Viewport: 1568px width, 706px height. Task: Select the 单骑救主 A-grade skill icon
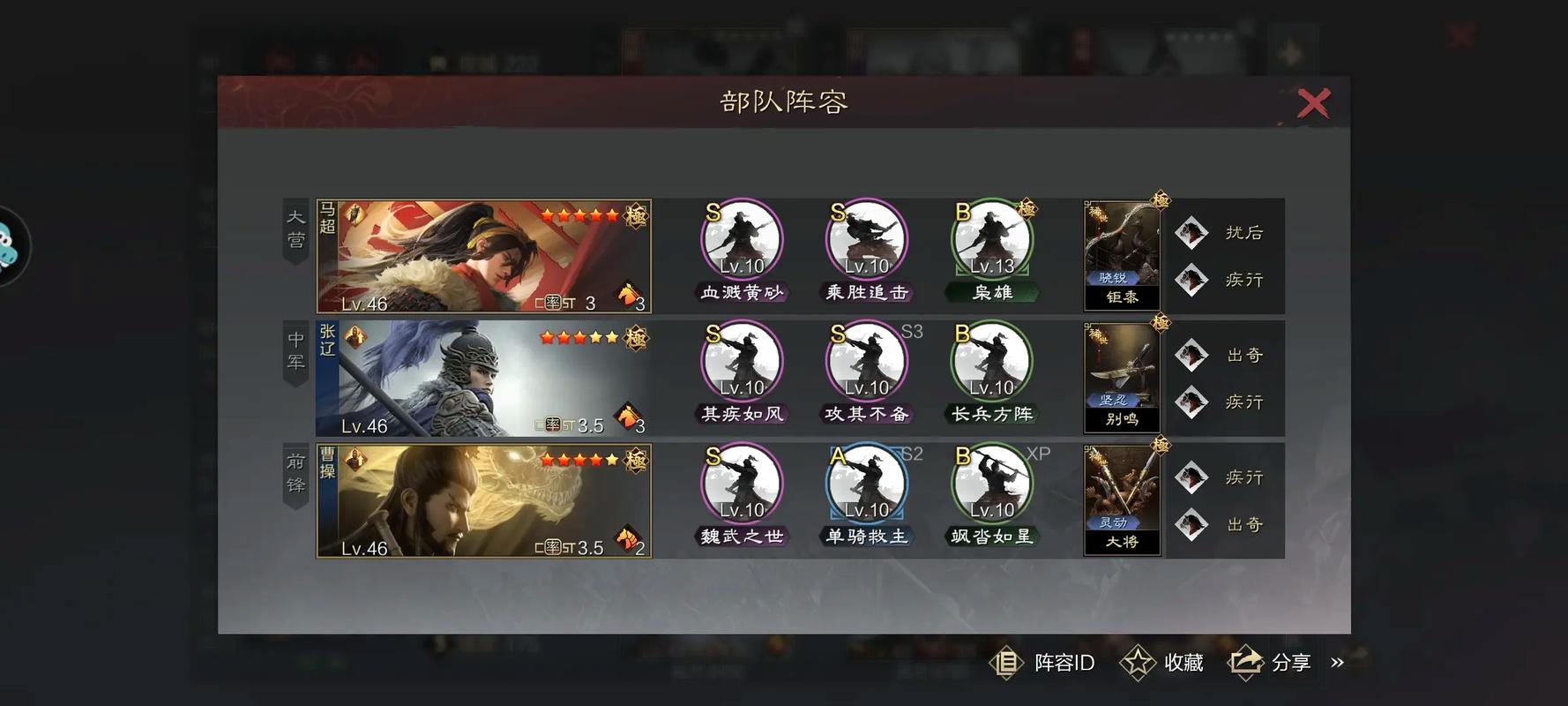point(866,484)
